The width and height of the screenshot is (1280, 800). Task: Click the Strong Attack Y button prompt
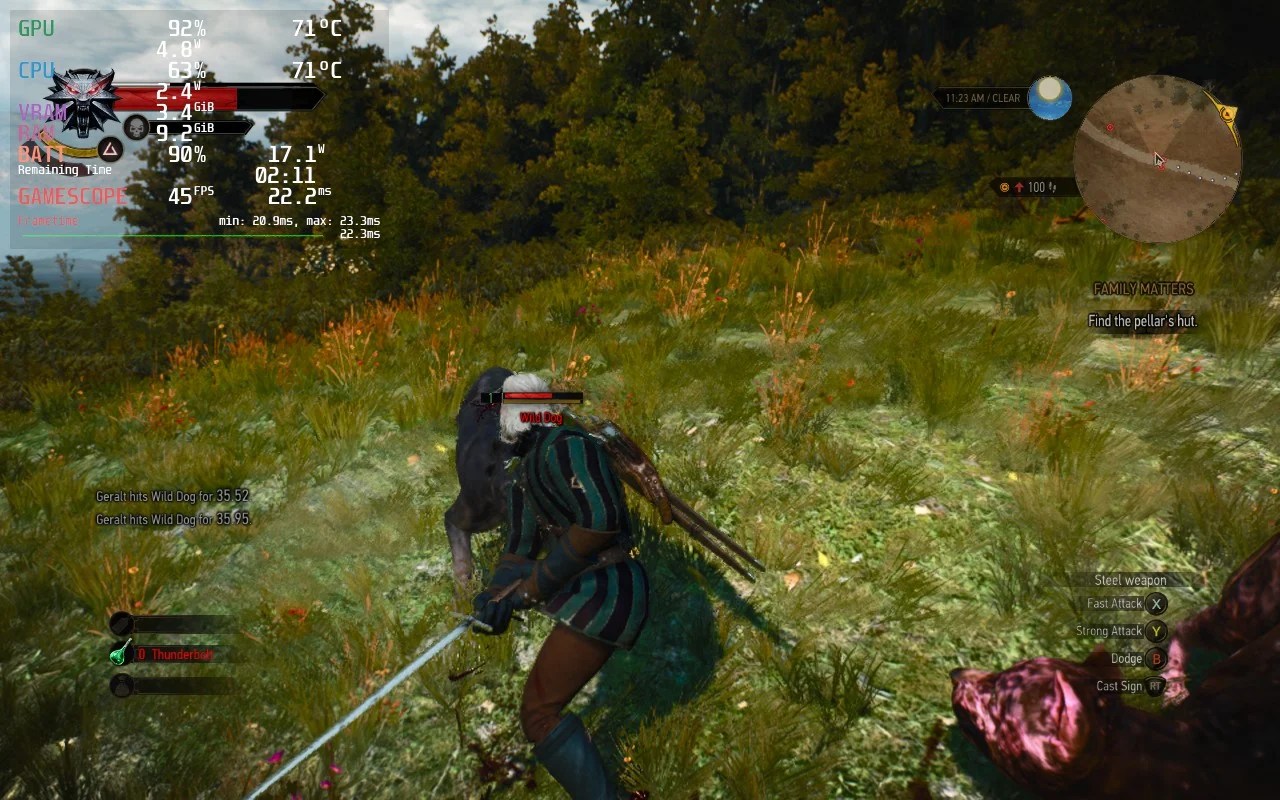pyautogui.click(x=1156, y=631)
